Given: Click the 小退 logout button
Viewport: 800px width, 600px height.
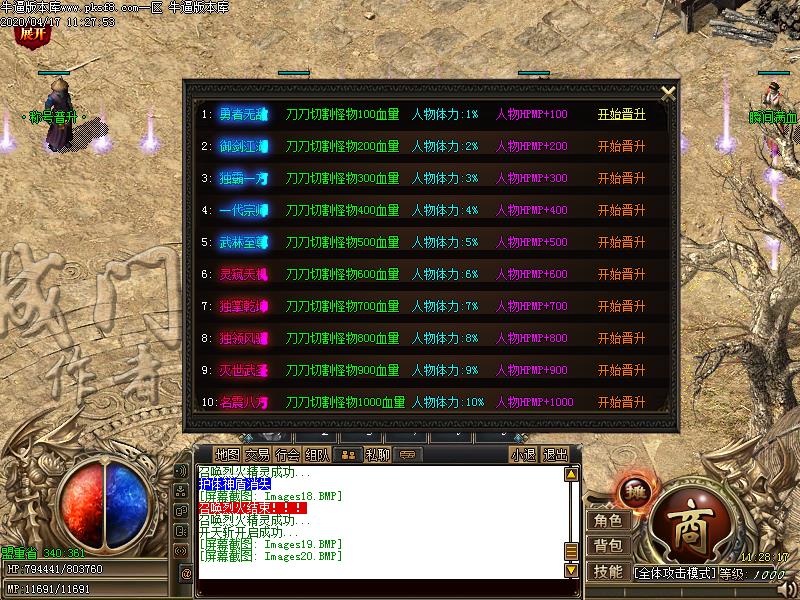Looking at the screenshot, I should pyautogui.click(x=523, y=454).
